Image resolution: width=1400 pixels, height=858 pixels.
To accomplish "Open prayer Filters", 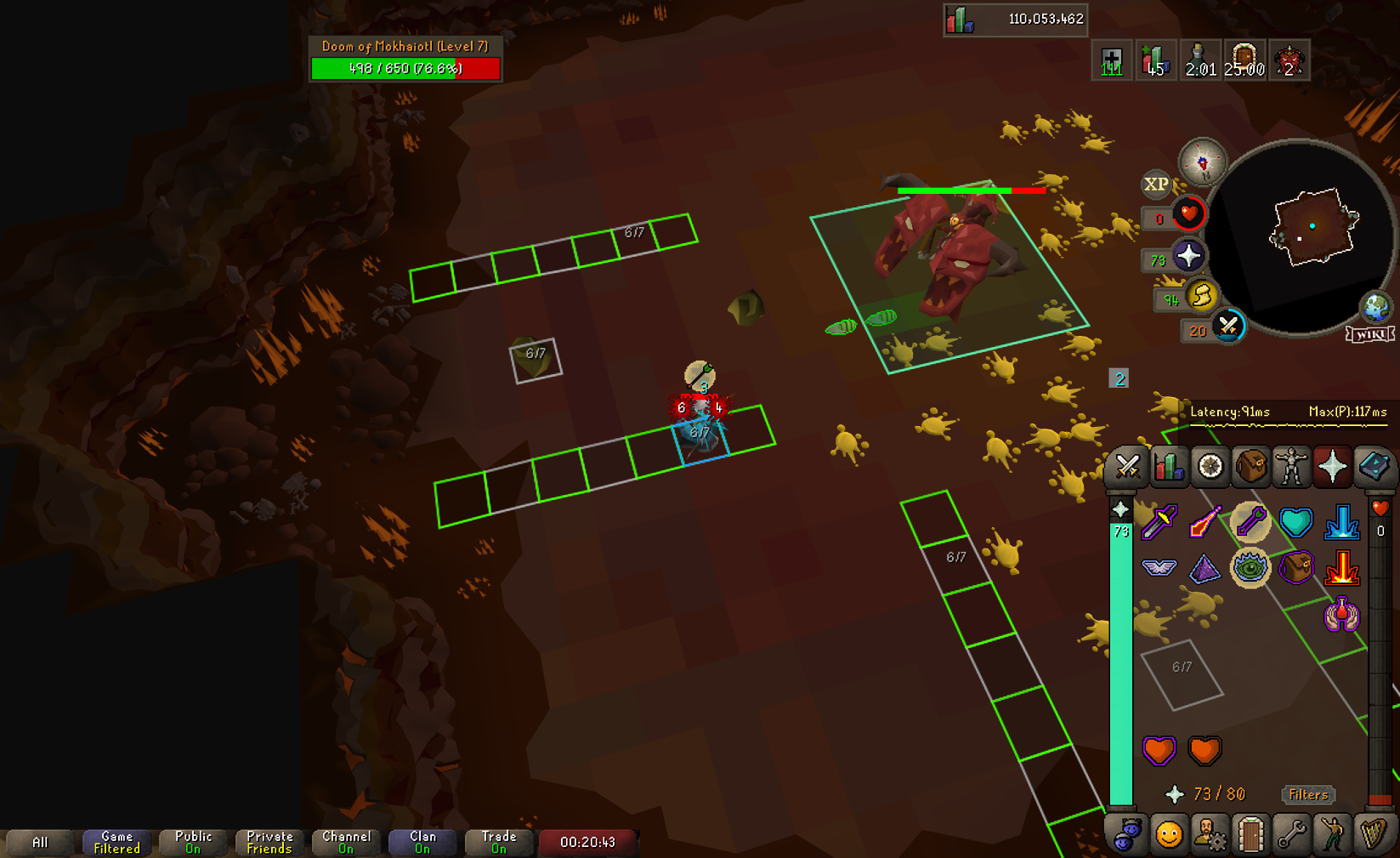I will 1307,794.
